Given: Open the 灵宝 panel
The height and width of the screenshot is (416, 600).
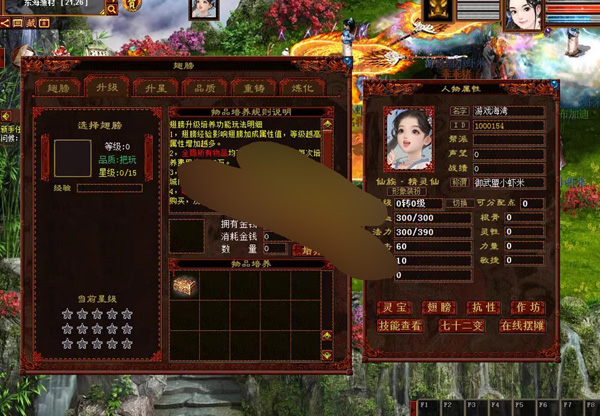Looking at the screenshot, I should (x=393, y=307).
